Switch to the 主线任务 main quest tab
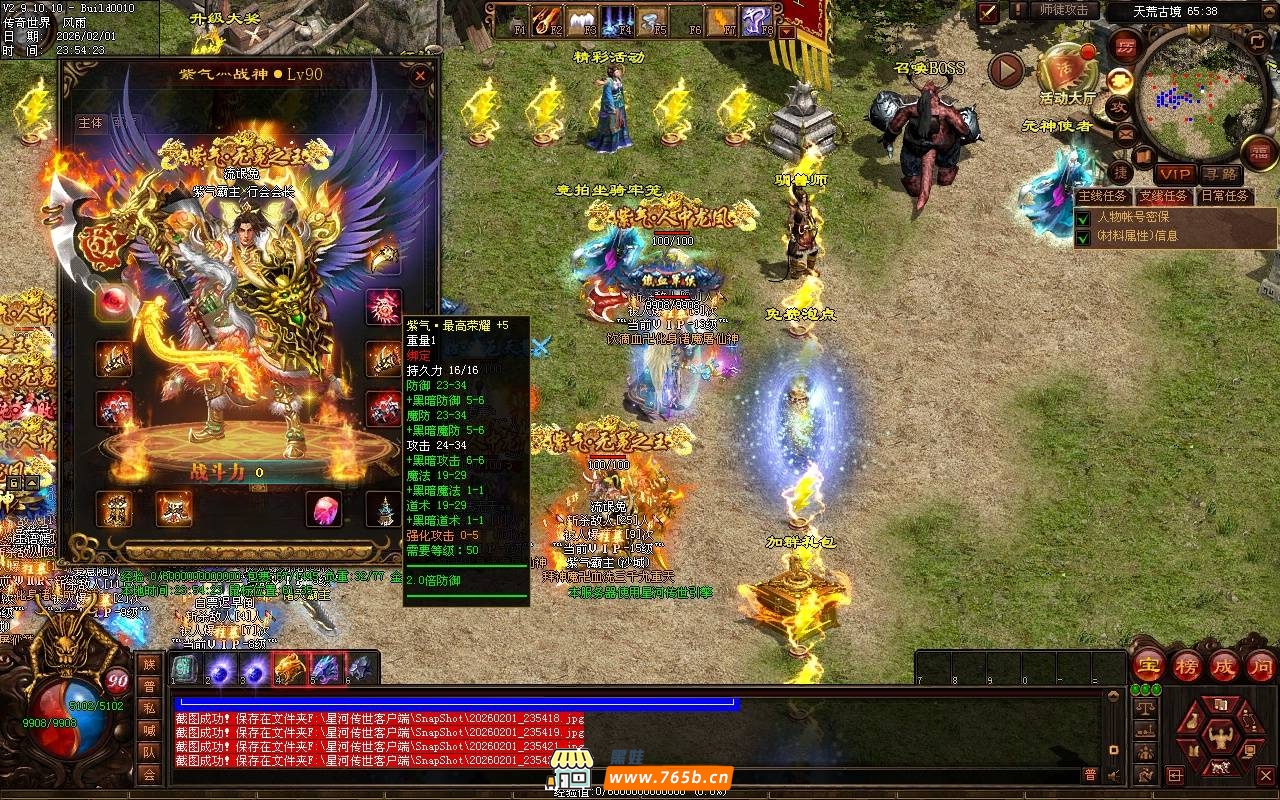The image size is (1280, 800). (1103, 196)
